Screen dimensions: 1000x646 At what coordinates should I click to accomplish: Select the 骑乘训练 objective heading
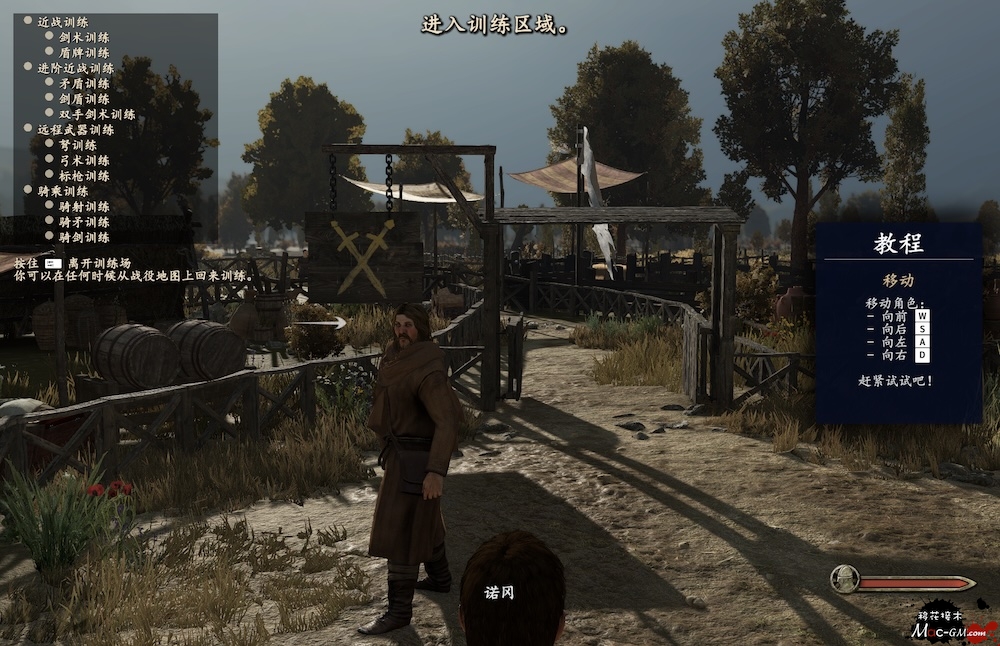pos(62,191)
